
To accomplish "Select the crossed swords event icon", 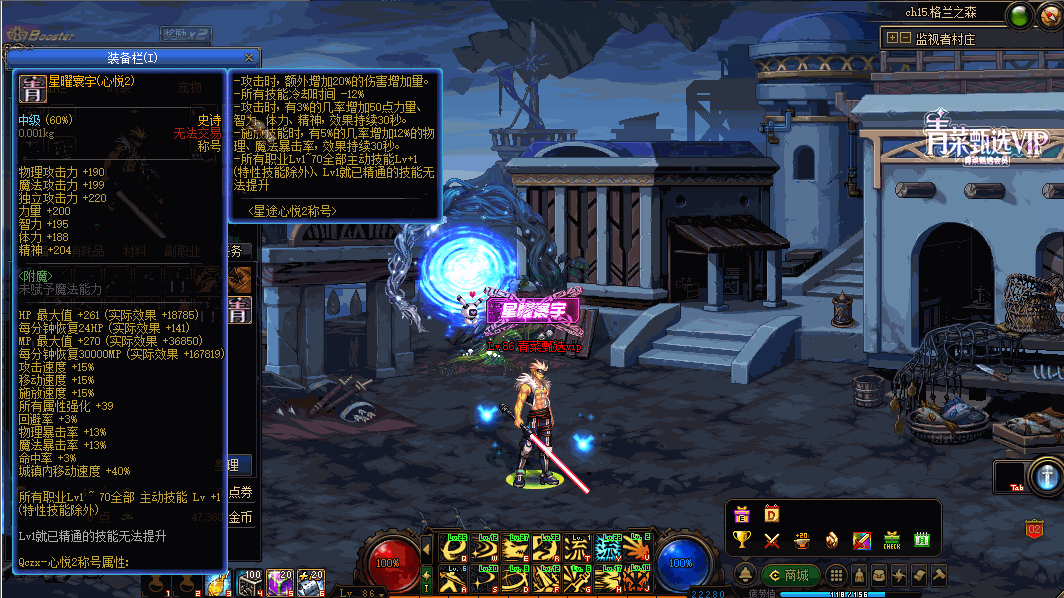I will [x=771, y=540].
